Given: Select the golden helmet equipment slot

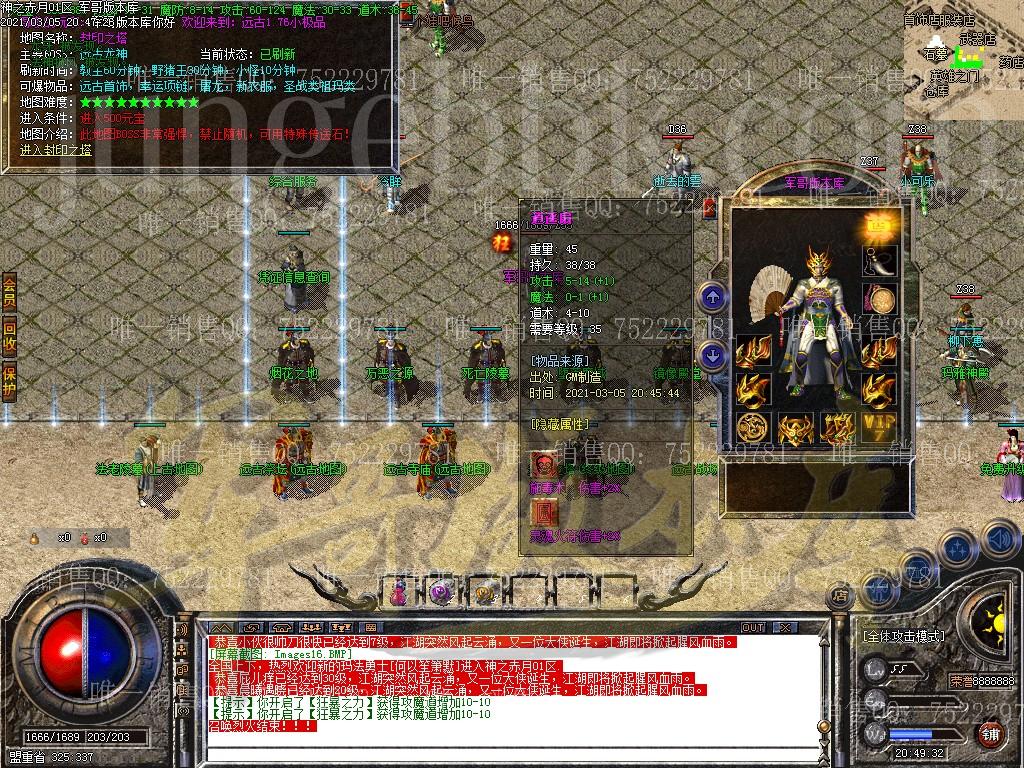Looking at the screenshot, I should (x=797, y=430).
